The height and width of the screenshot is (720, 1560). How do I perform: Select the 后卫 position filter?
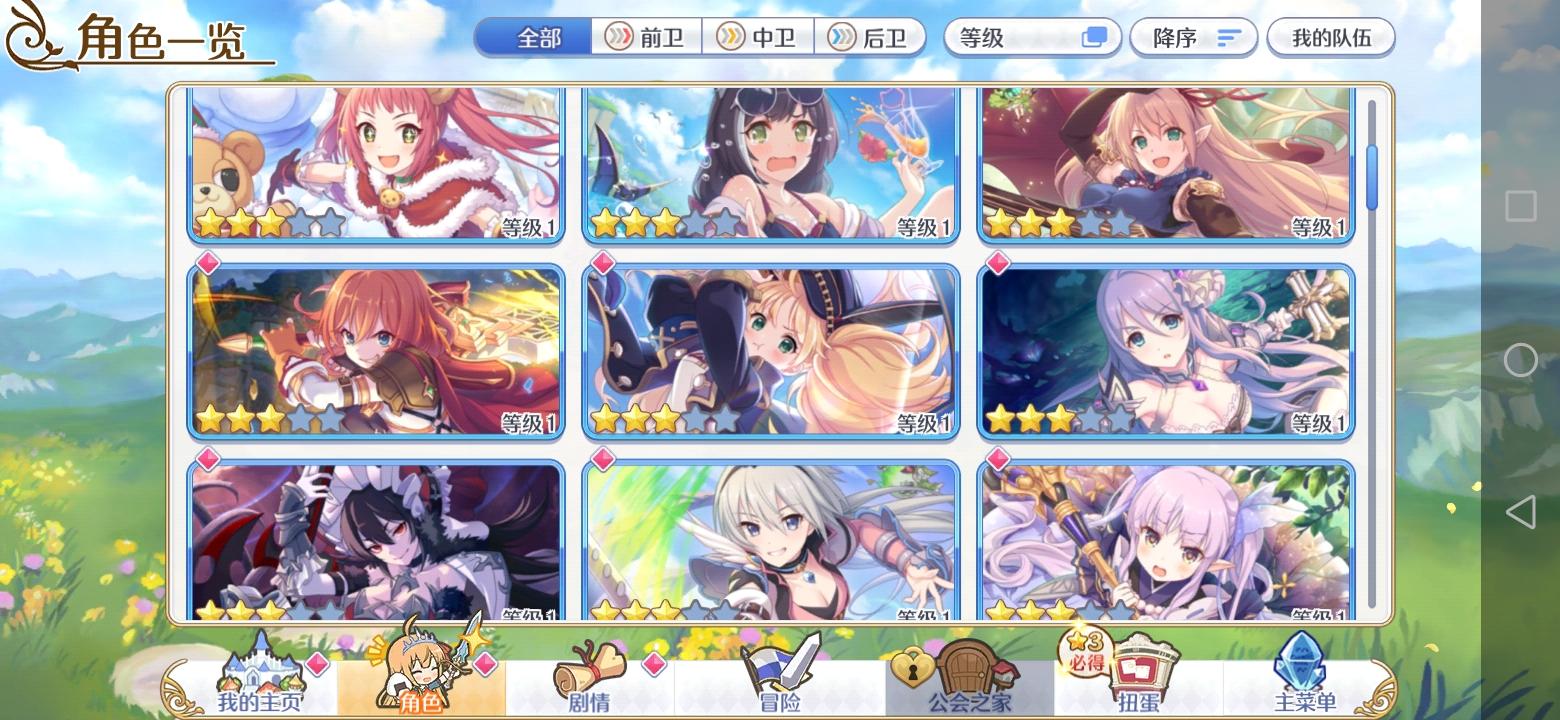click(871, 37)
